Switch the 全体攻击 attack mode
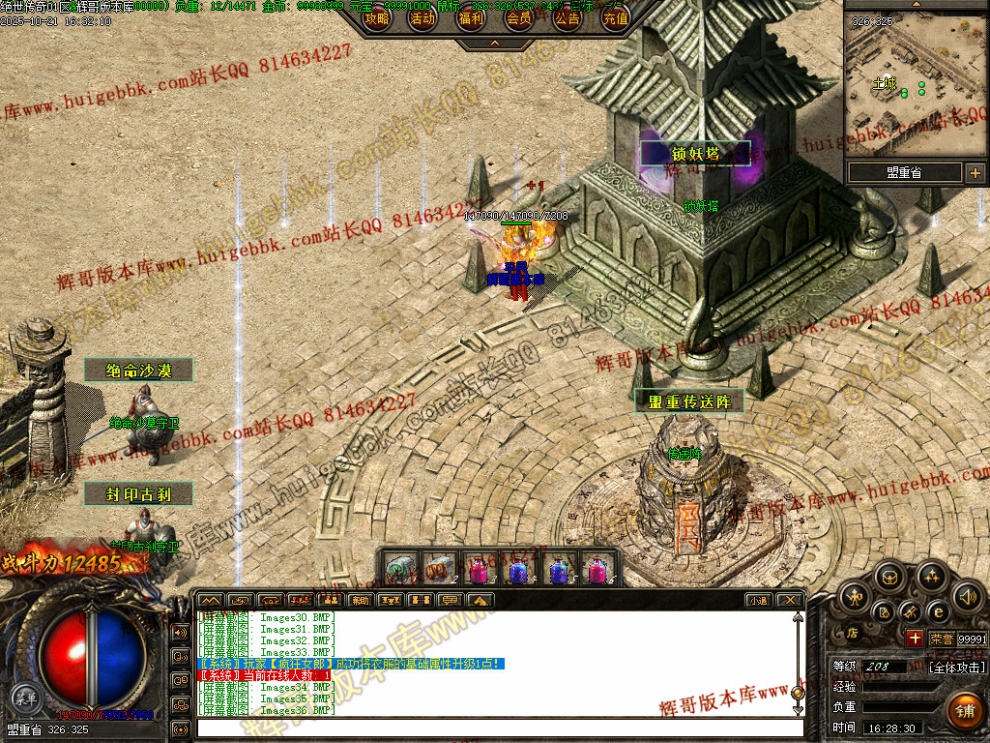 pyautogui.click(x=956, y=666)
